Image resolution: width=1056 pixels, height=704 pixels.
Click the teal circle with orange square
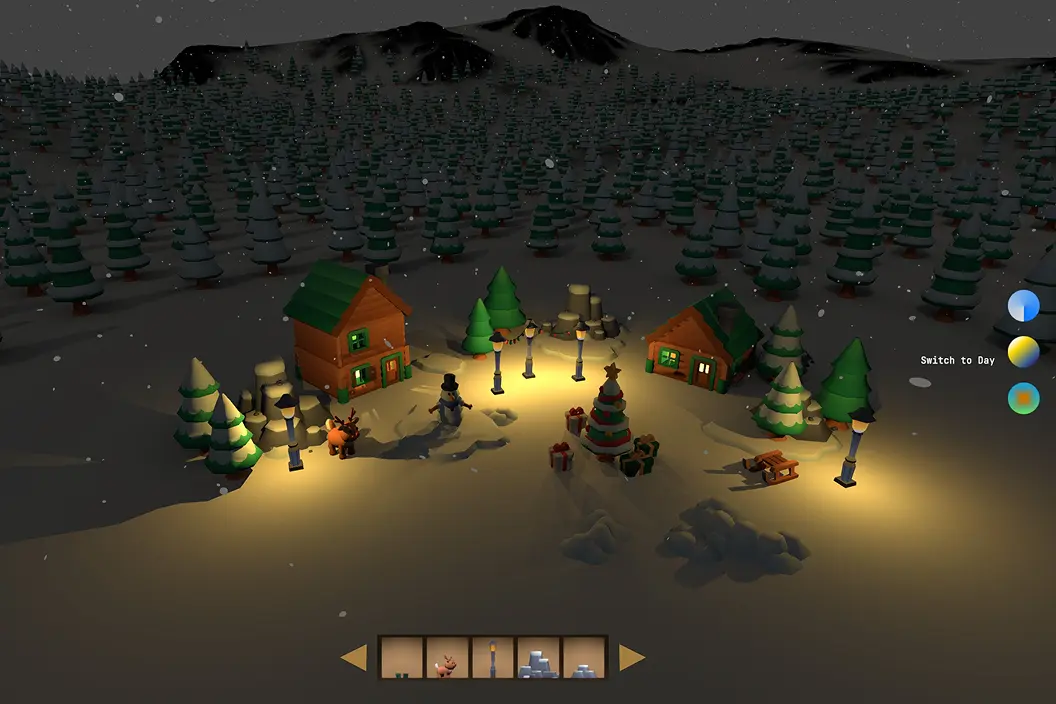click(1023, 398)
